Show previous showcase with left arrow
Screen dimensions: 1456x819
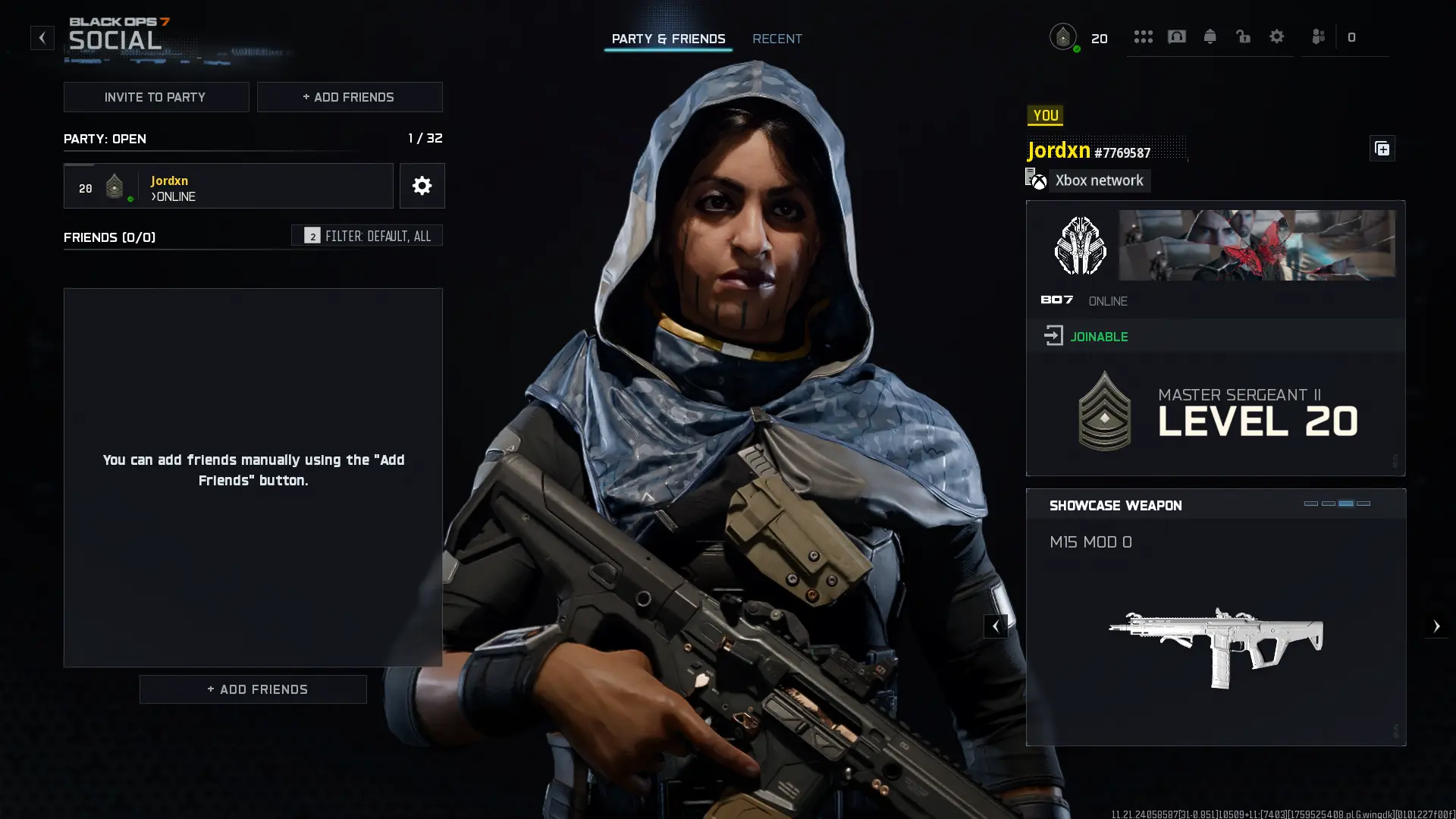click(995, 626)
